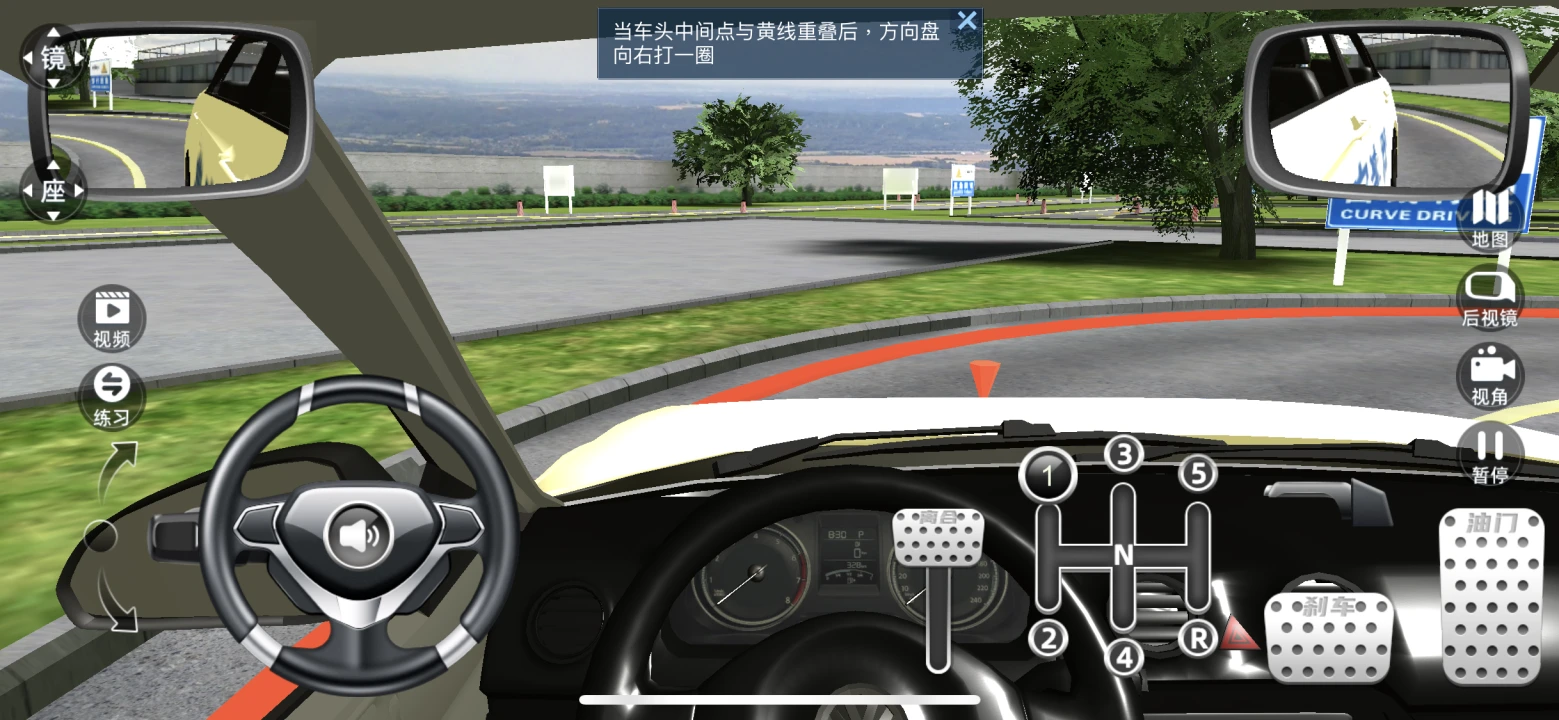Step on the 油门 accelerator pedal
The width and height of the screenshot is (1559, 720).
pyautogui.click(x=1491, y=596)
